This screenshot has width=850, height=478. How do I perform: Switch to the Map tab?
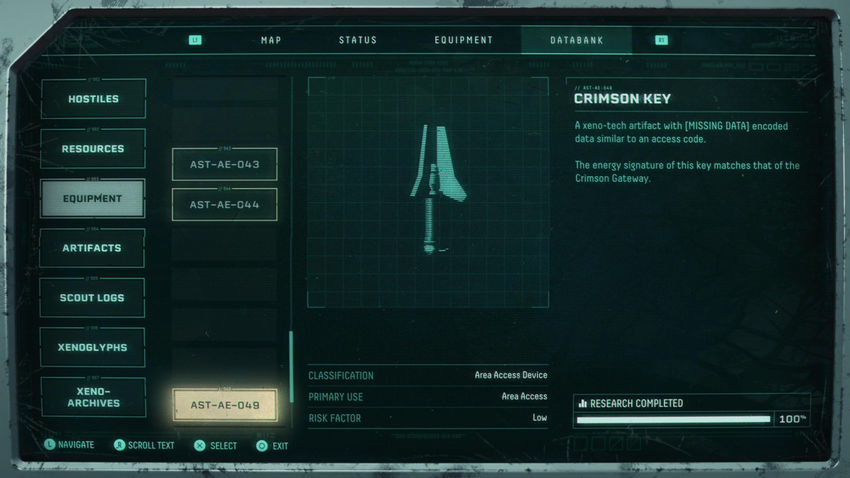click(x=271, y=40)
